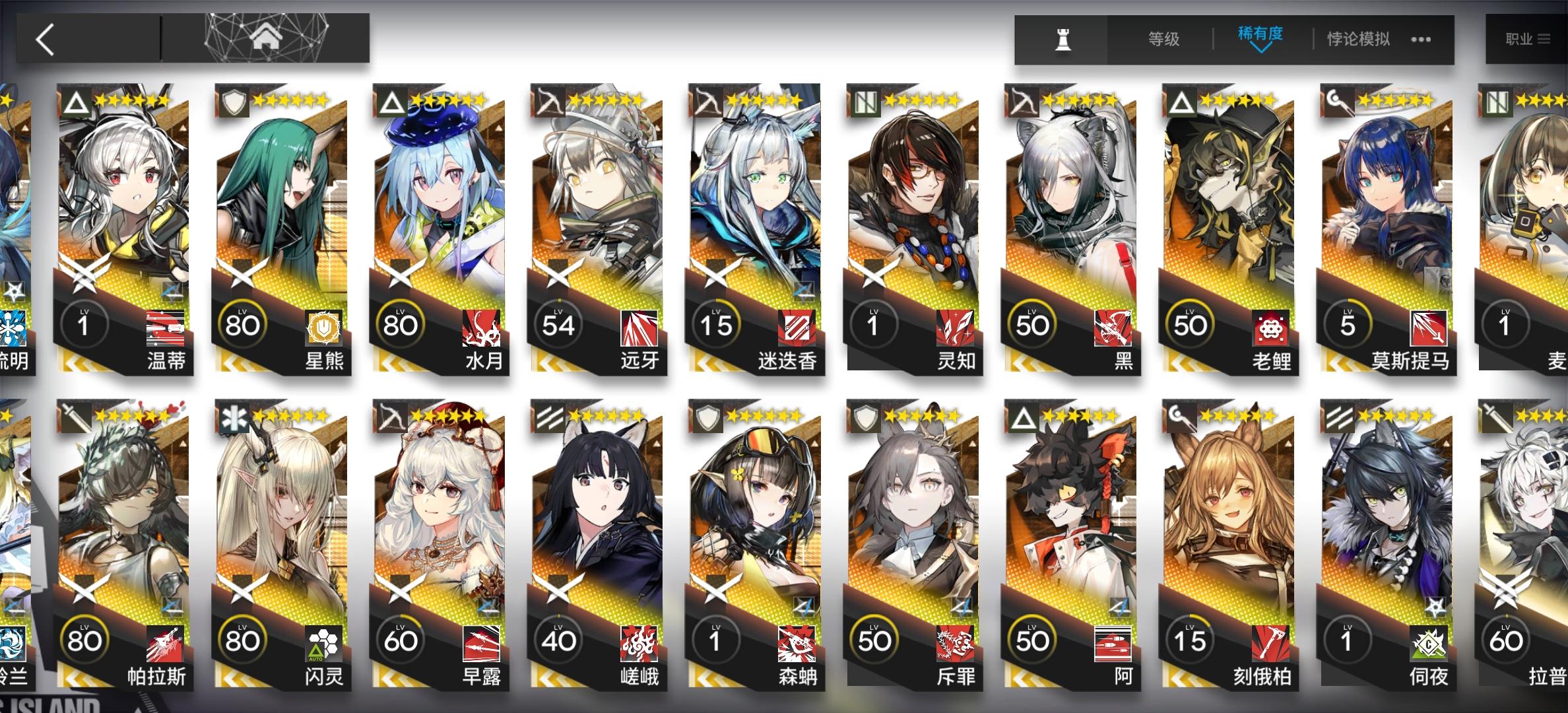Open the 悖论模拟 tab
Image resolution: width=1568 pixels, height=713 pixels.
click(1358, 38)
